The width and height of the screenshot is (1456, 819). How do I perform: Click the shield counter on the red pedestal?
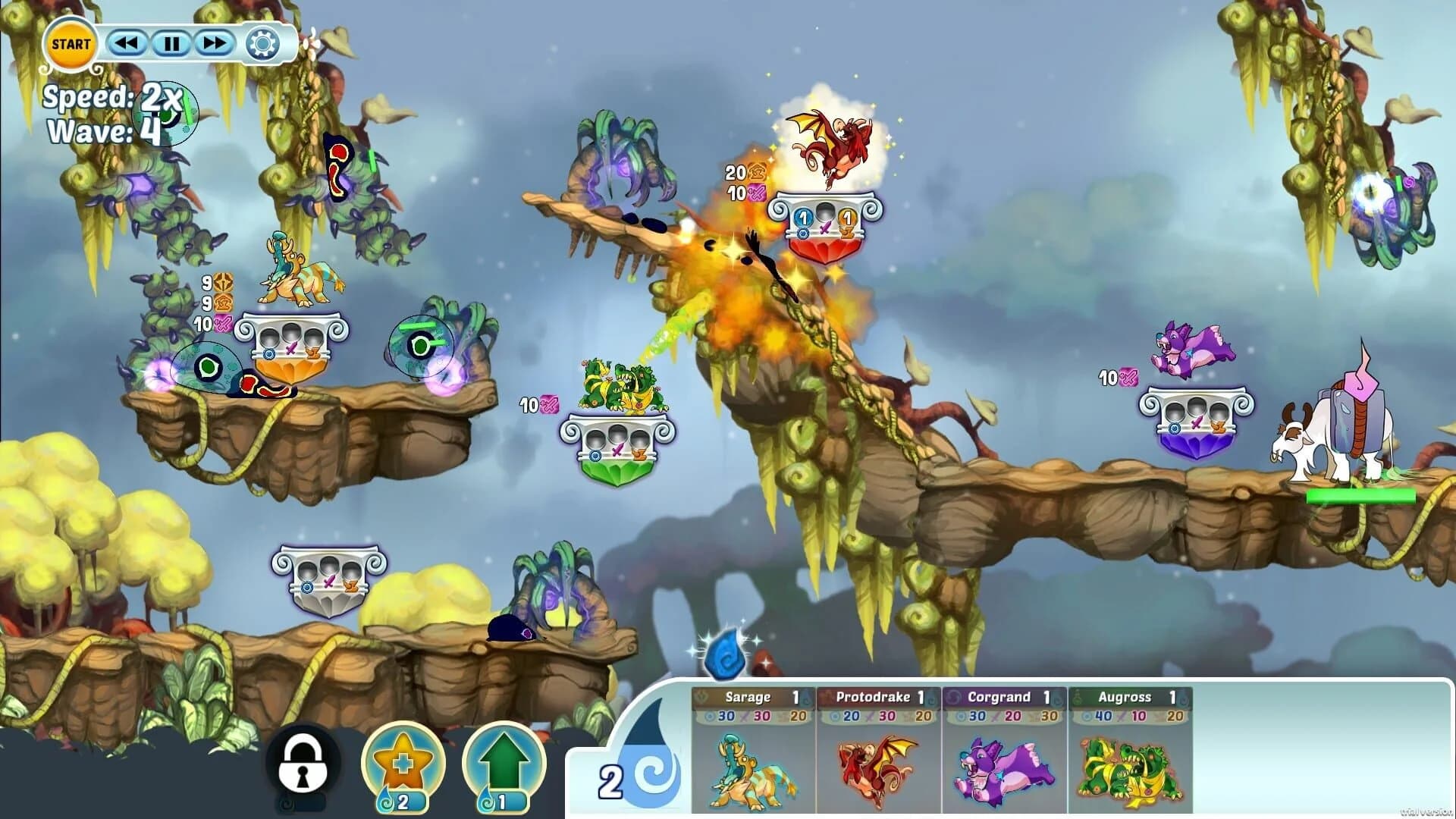[802, 218]
